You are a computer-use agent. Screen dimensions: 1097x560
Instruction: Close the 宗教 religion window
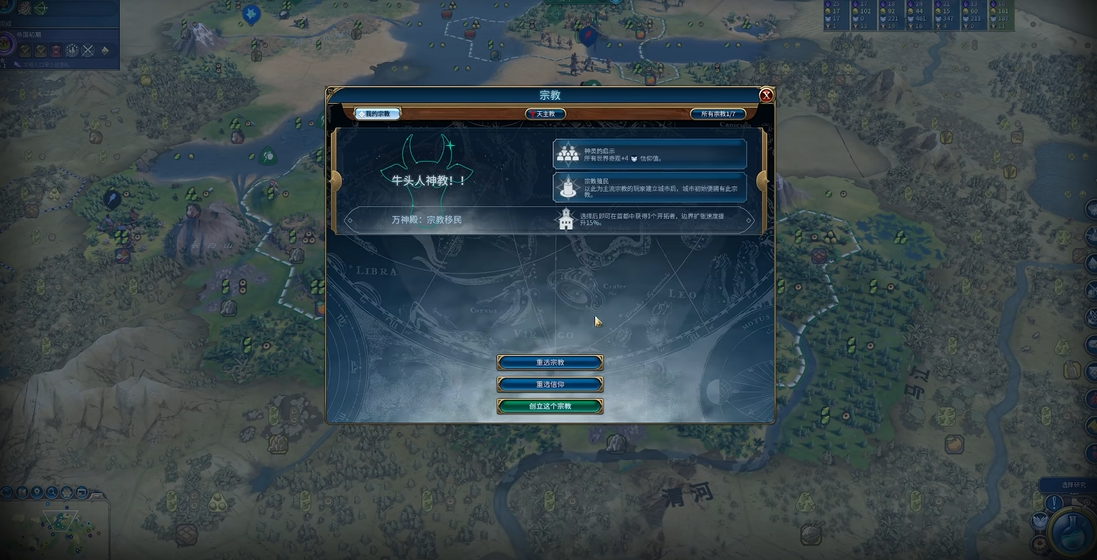tap(766, 95)
